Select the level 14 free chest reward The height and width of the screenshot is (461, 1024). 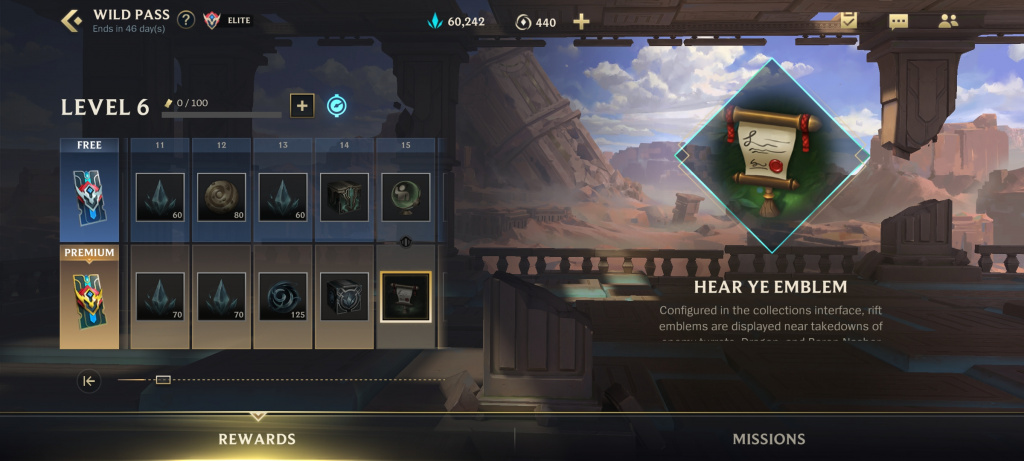coord(344,197)
